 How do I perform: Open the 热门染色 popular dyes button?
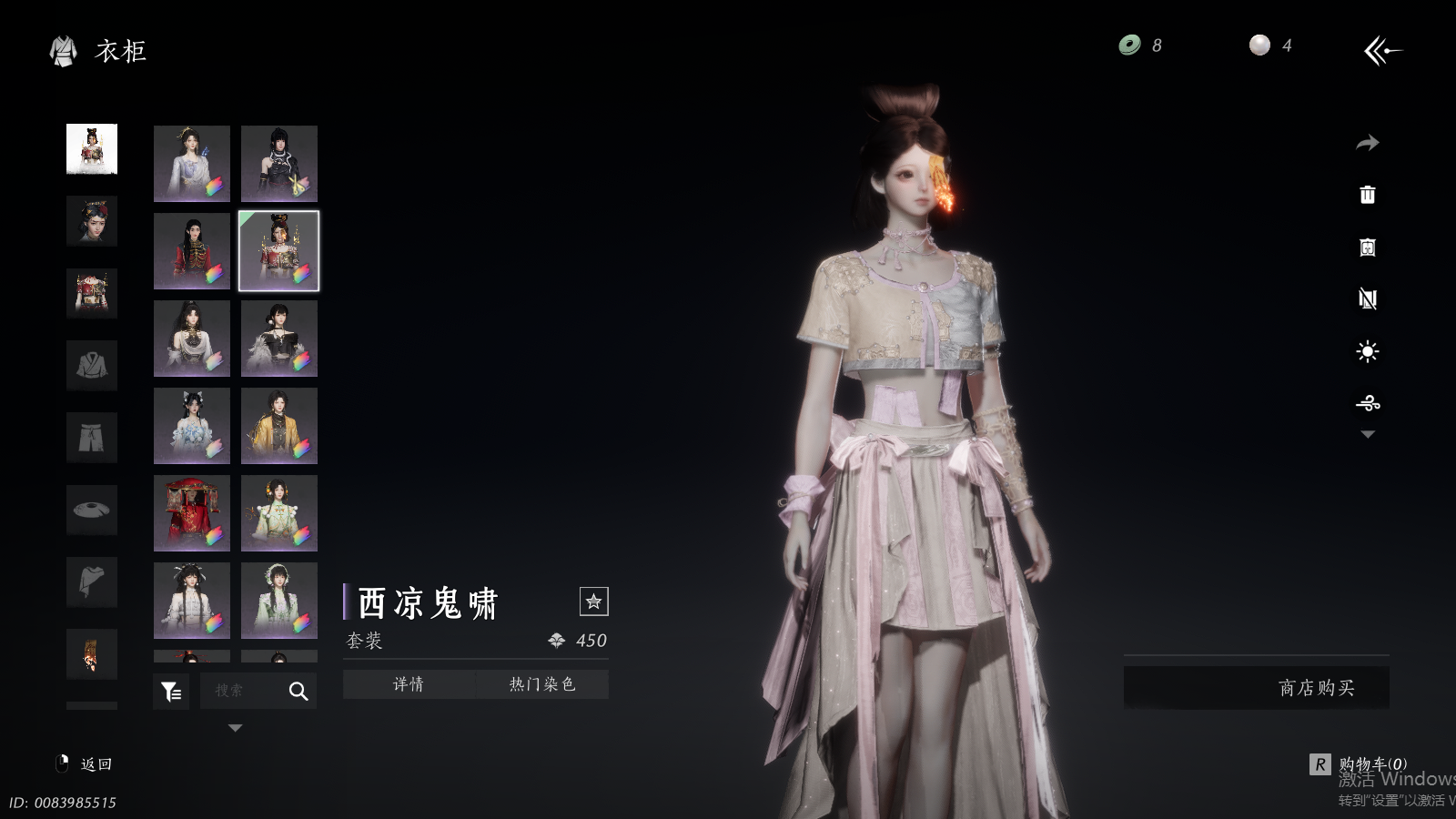(x=542, y=684)
